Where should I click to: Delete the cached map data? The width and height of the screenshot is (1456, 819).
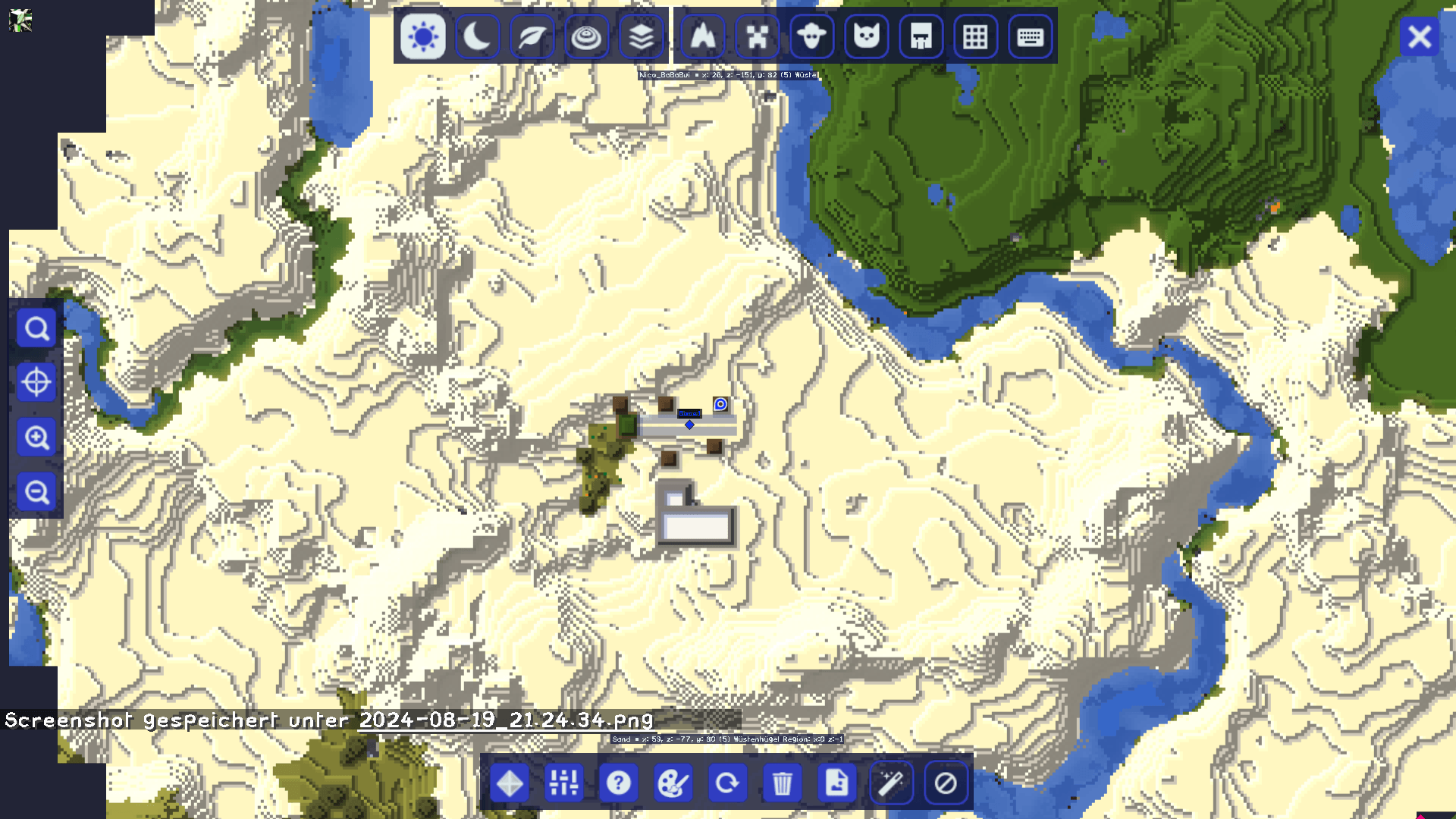pos(782,783)
